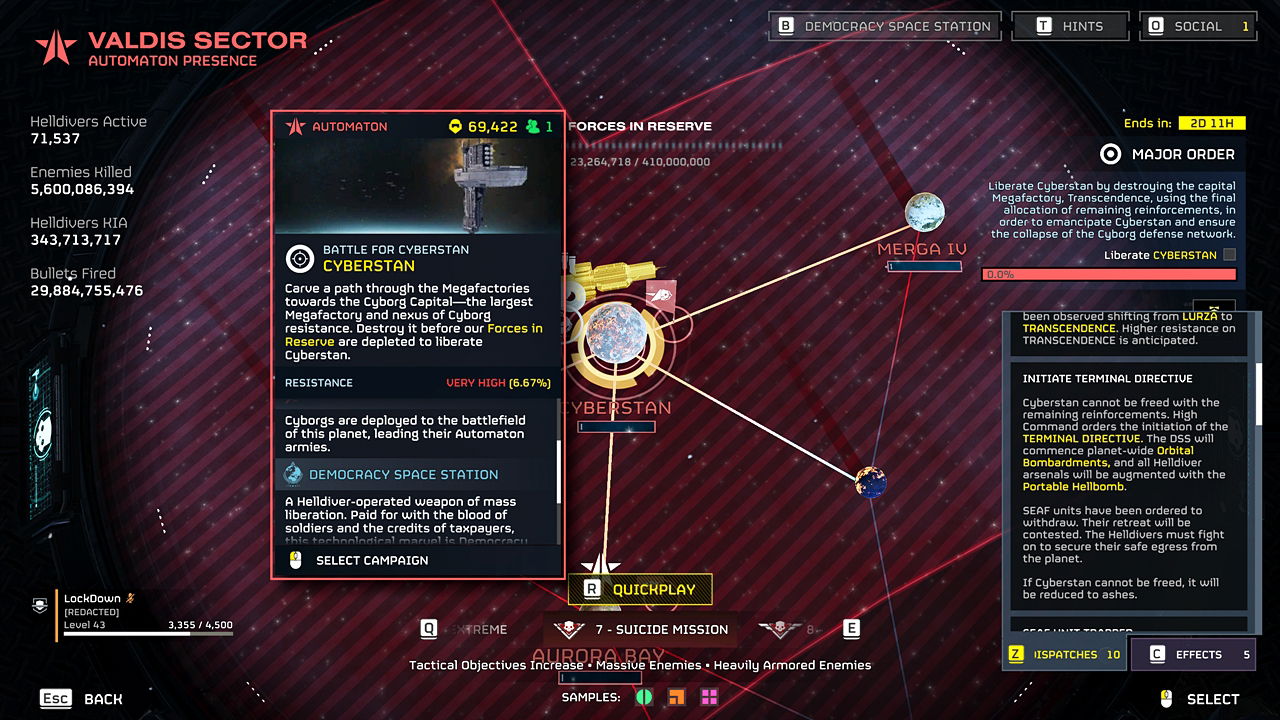1280x720 pixels.
Task: Select the Aurora Bay planet label
Action: tap(598, 657)
